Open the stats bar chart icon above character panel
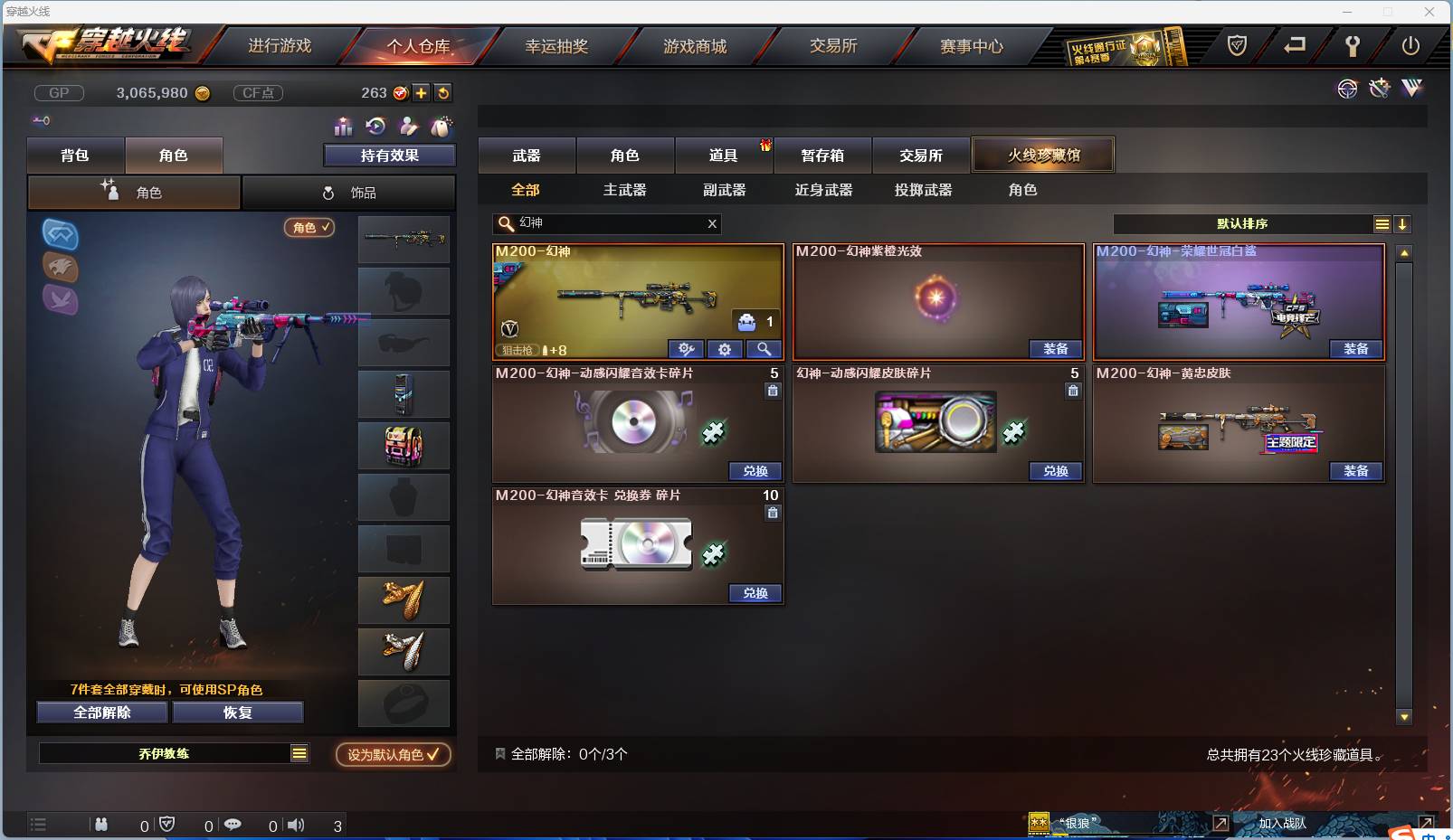 (x=343, y=126)
